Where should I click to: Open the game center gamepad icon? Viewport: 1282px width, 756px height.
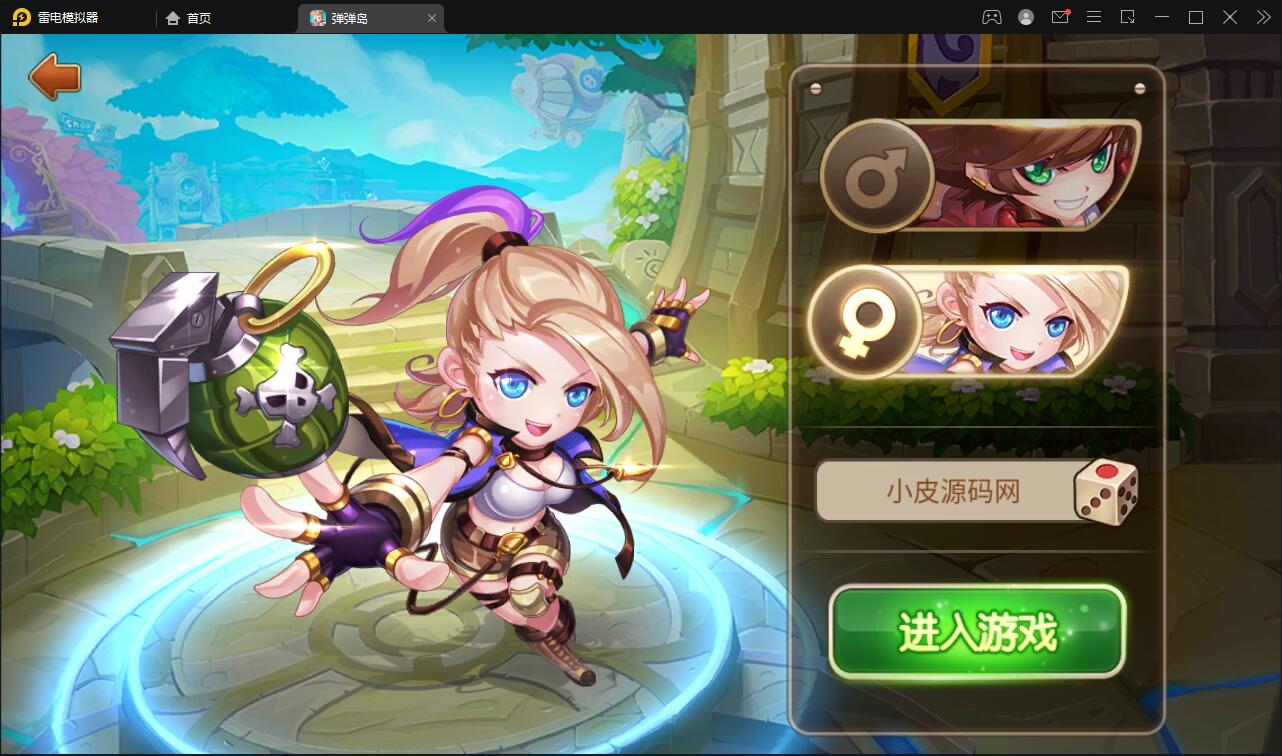pyautogui.click(x=990, y=17)
